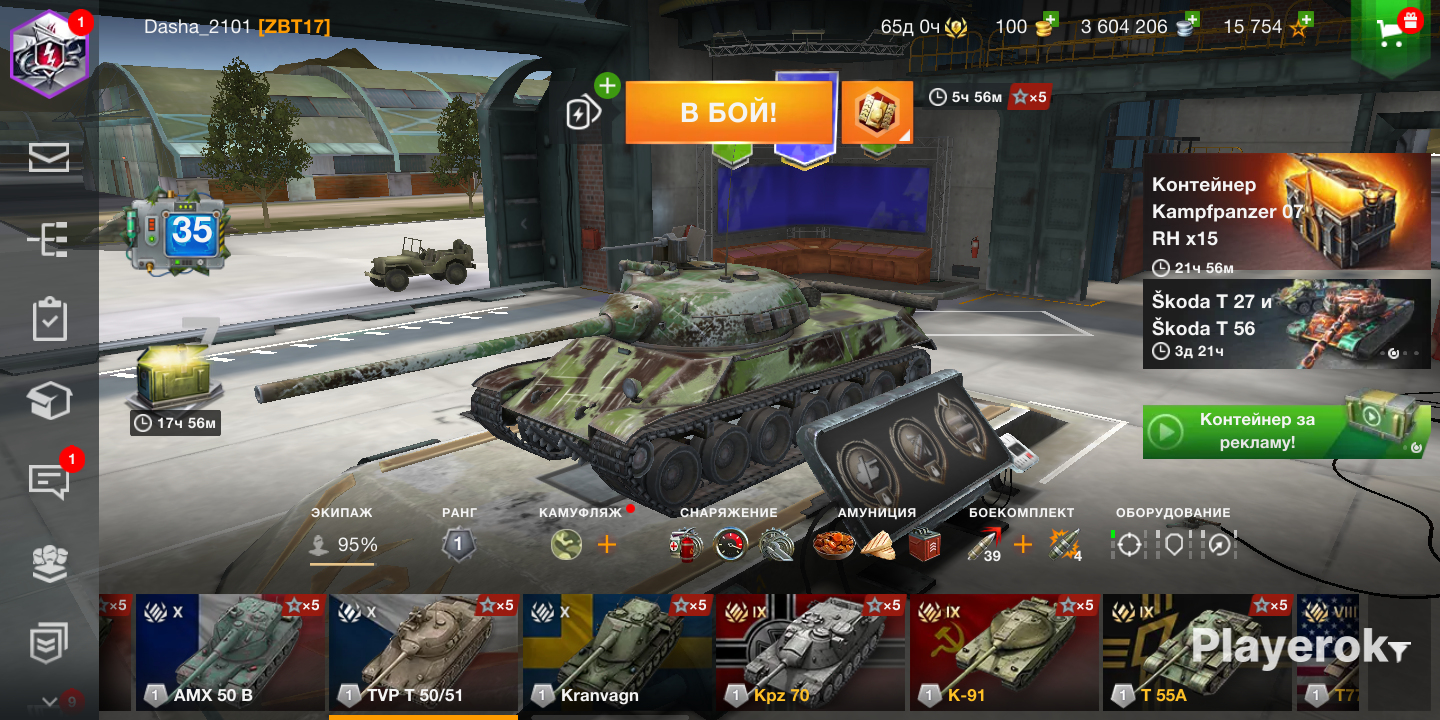Open the crew panel showing 95%

pos(343,545)
